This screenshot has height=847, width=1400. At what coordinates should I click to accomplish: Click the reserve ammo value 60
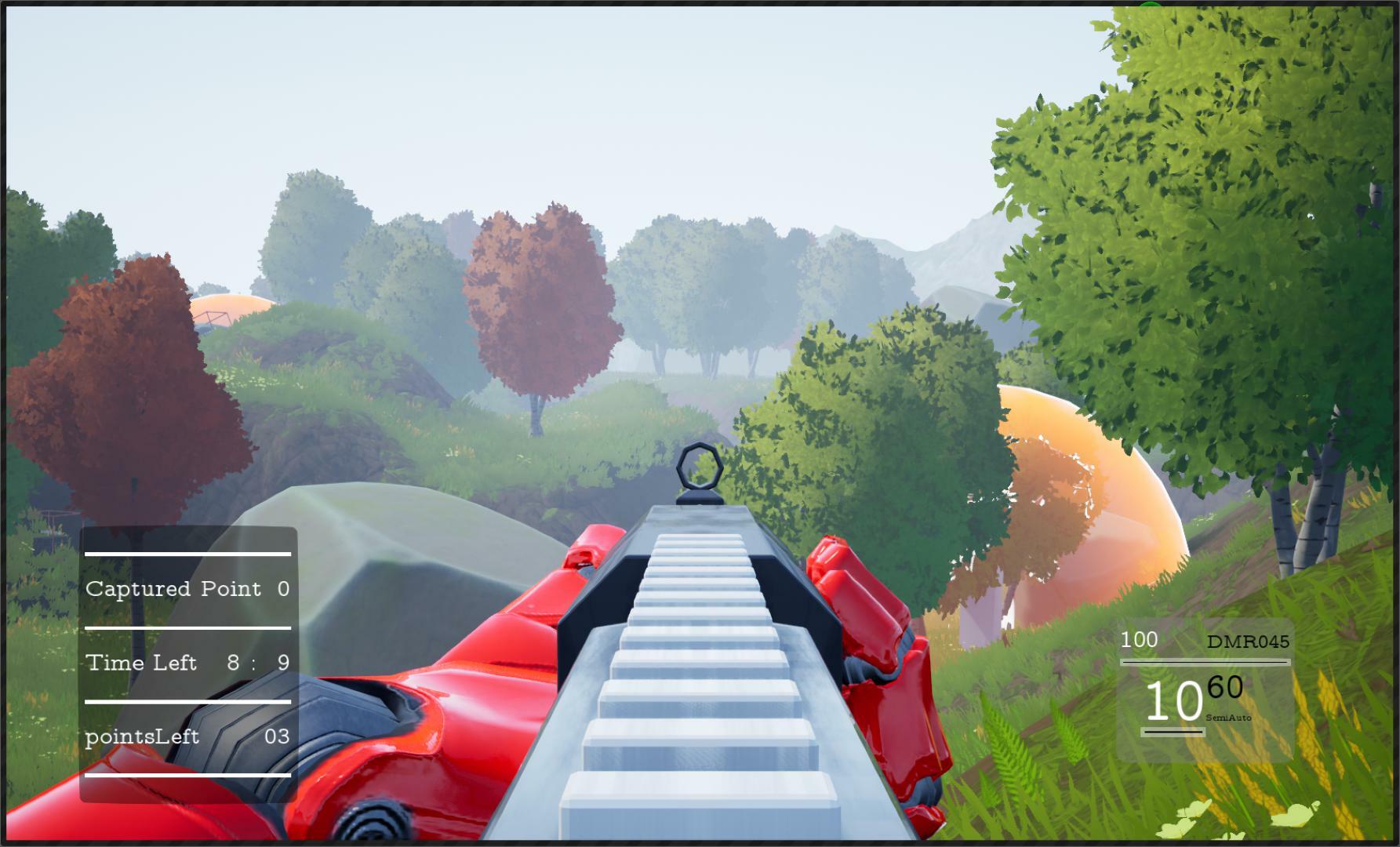pyautogui.click(x=1224, y=686)
